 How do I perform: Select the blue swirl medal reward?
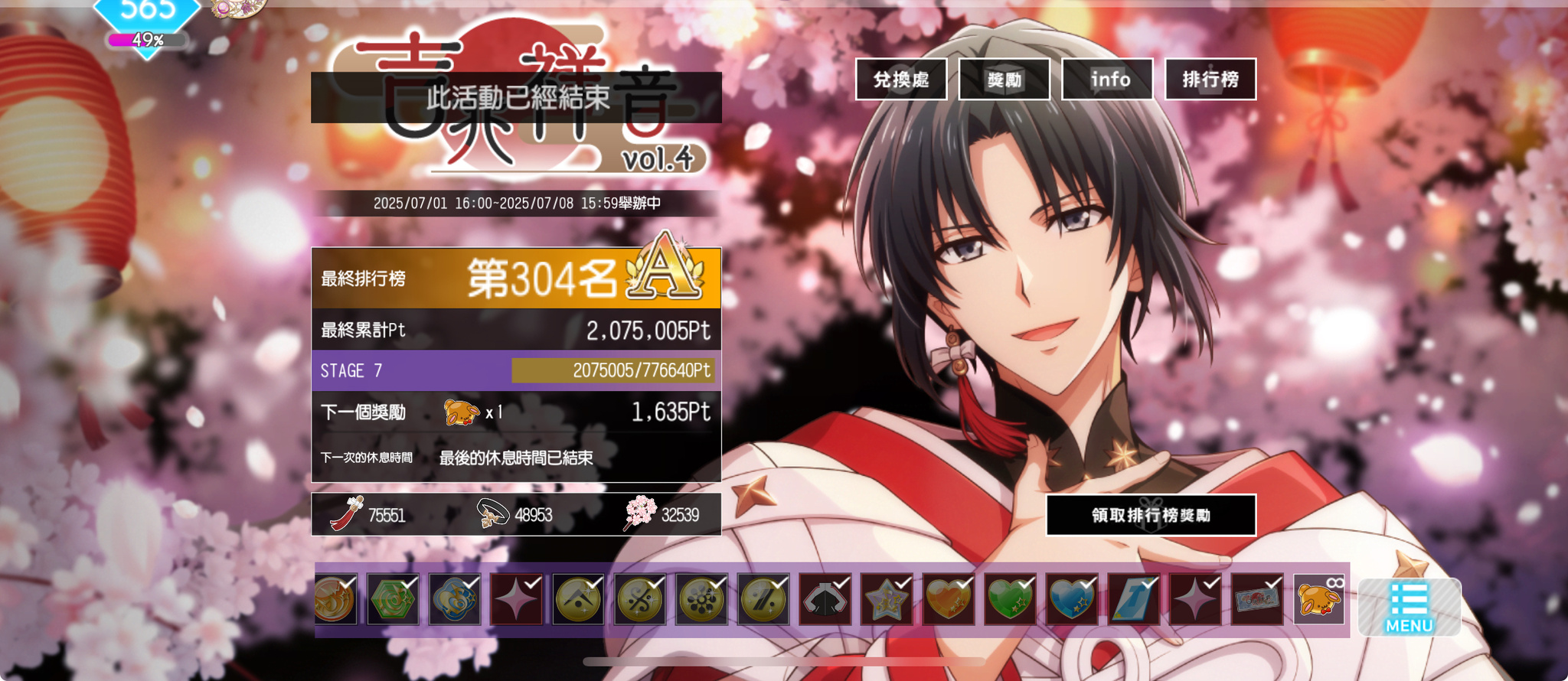tap(455, 599)
